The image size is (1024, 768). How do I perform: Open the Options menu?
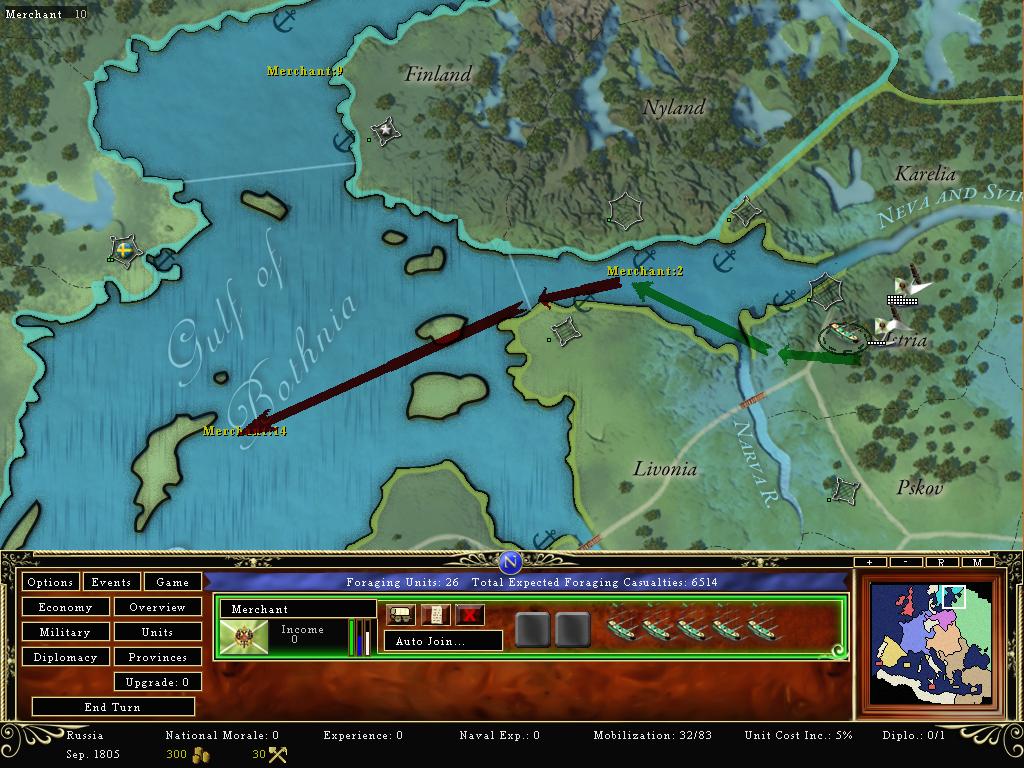[50, 582]
